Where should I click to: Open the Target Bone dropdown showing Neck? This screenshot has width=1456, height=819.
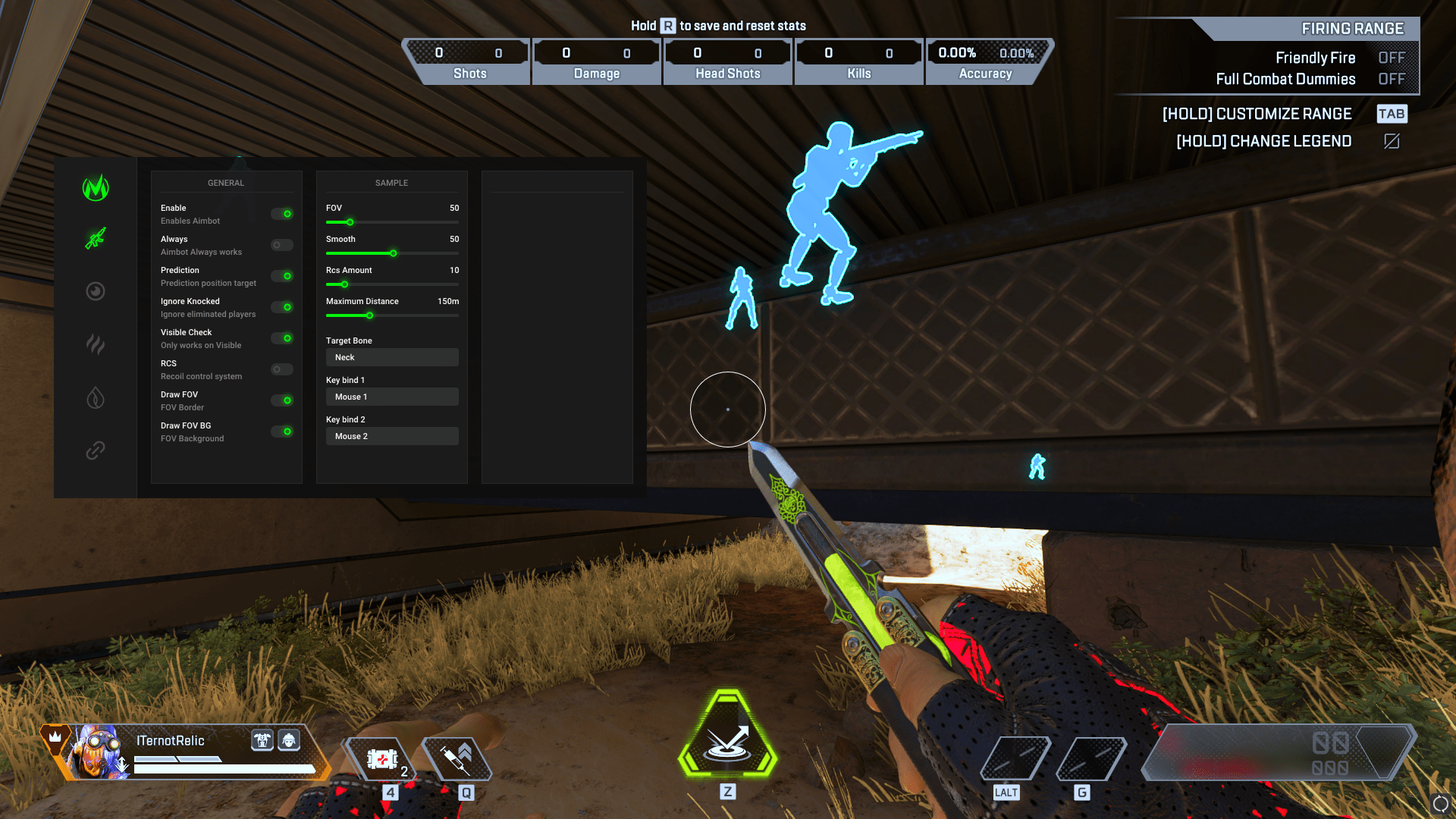coord(392,357)
